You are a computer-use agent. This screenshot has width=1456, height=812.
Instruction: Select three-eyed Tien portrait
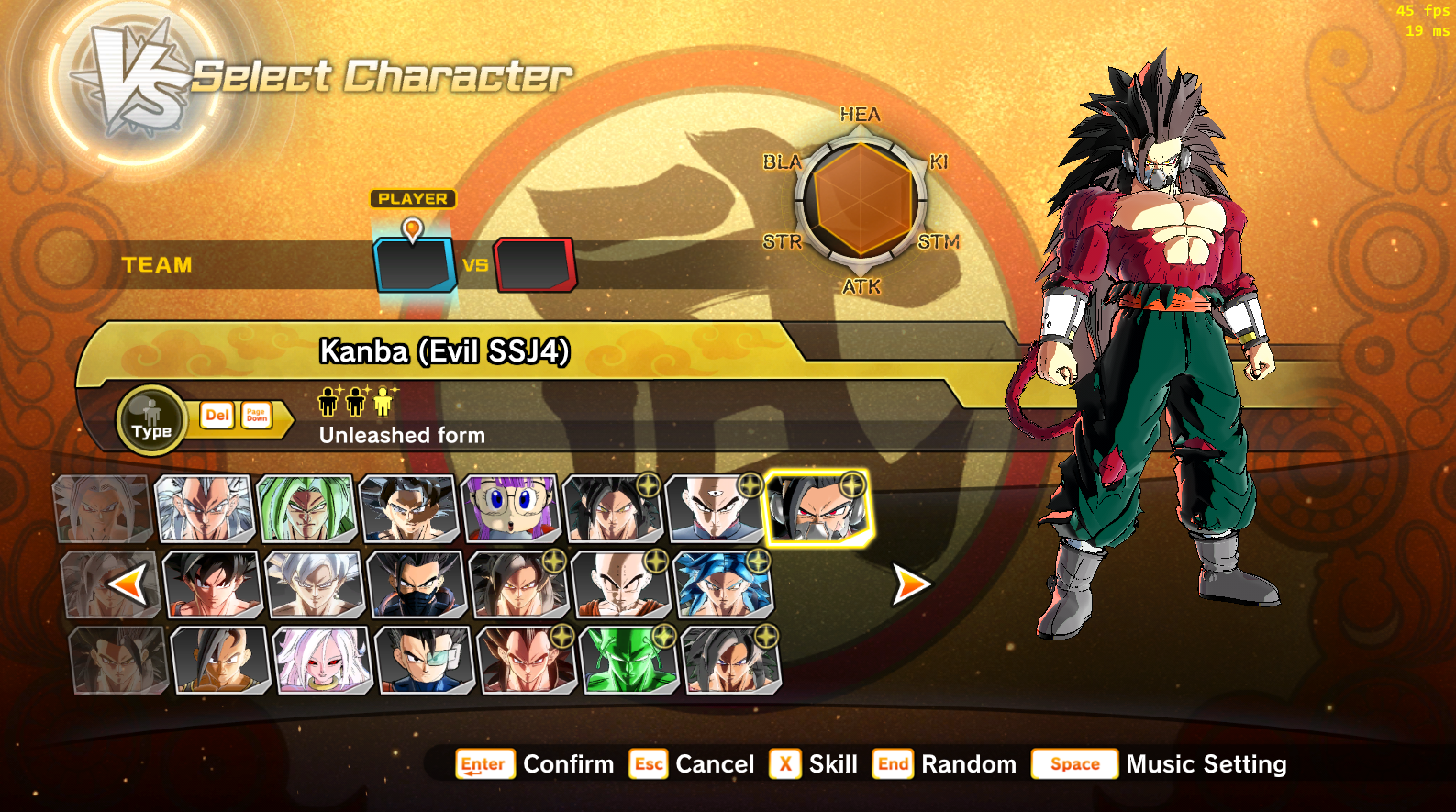click(714, 507)
